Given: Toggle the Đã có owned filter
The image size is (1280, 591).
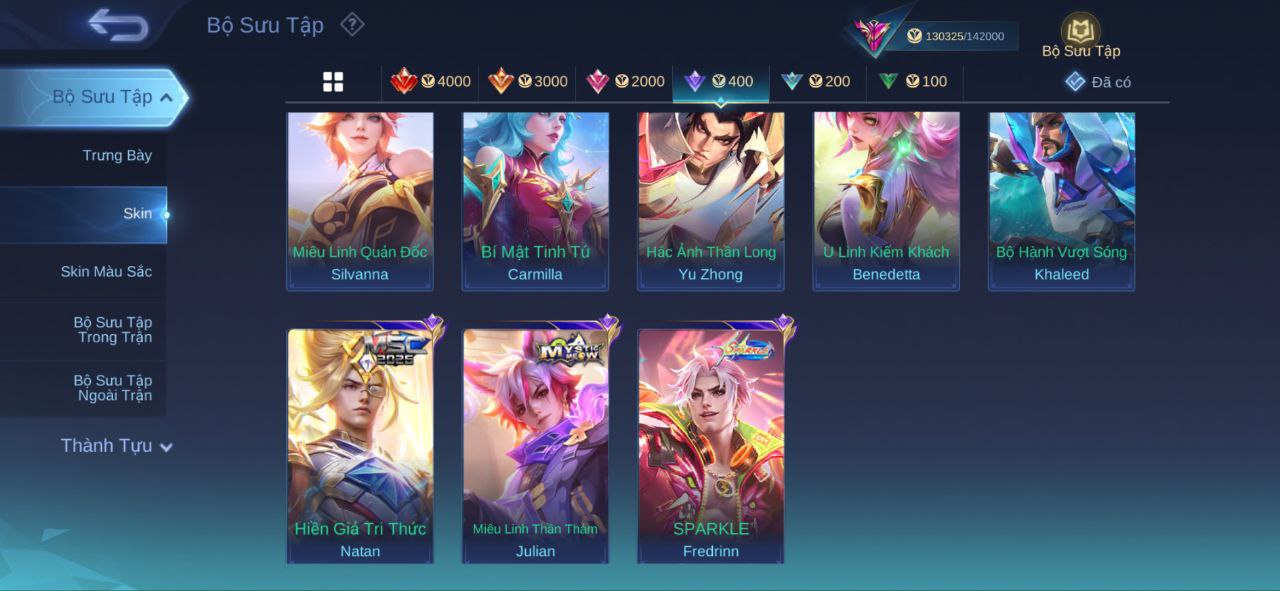Looking at the screenshot, I should [1098, 82].
